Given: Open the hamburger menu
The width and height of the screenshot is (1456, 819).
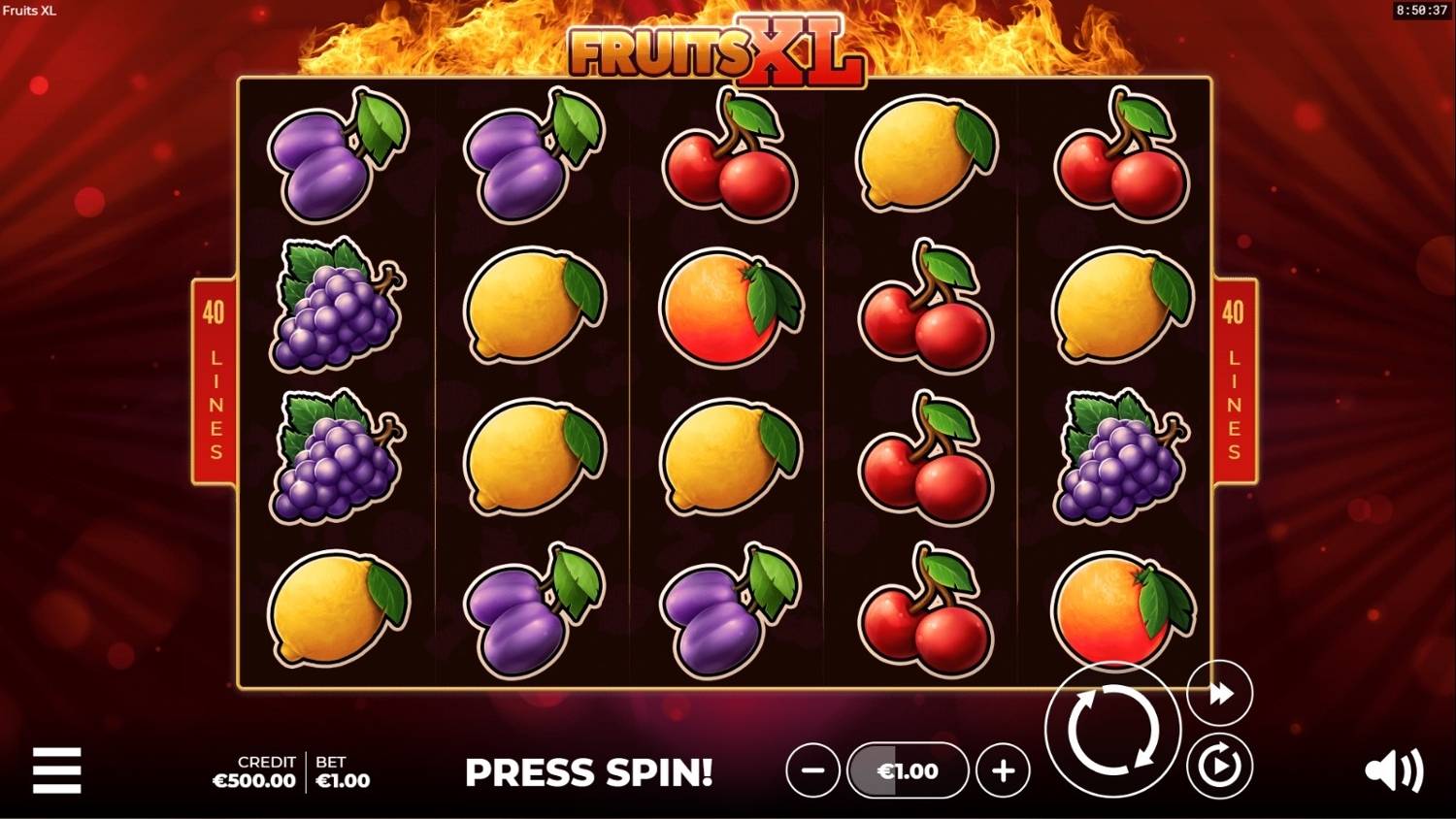Looking at the screenshot, I should tap(58, 770).
